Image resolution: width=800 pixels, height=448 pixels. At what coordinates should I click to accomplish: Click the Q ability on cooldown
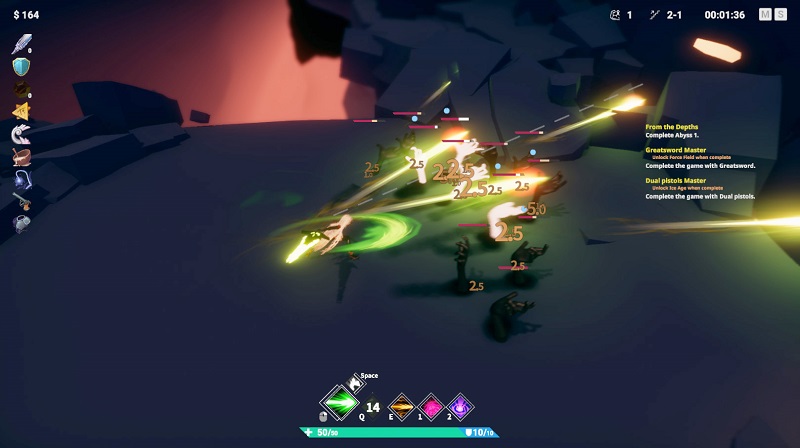[x=372, y=407]
